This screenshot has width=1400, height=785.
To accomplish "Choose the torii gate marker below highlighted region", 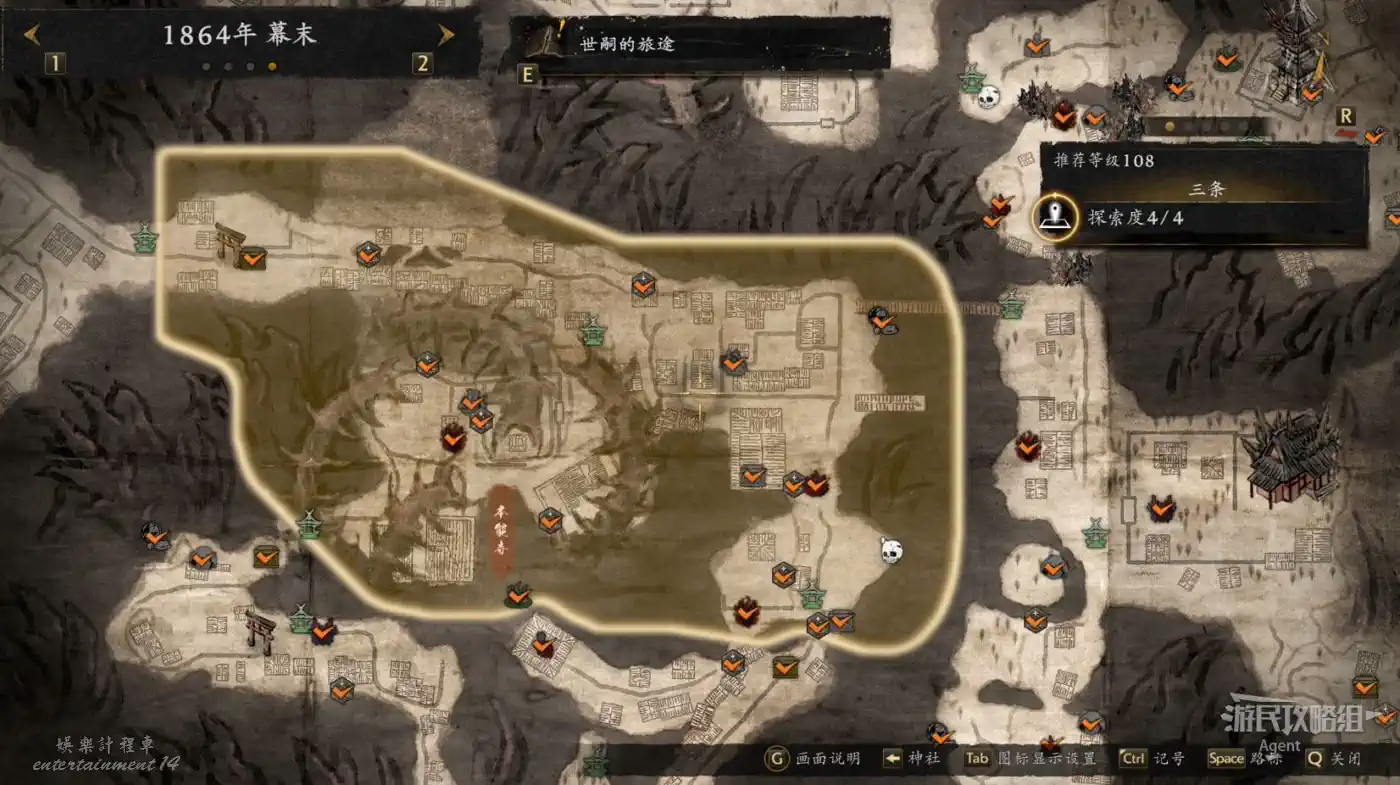I will [261, 632].
